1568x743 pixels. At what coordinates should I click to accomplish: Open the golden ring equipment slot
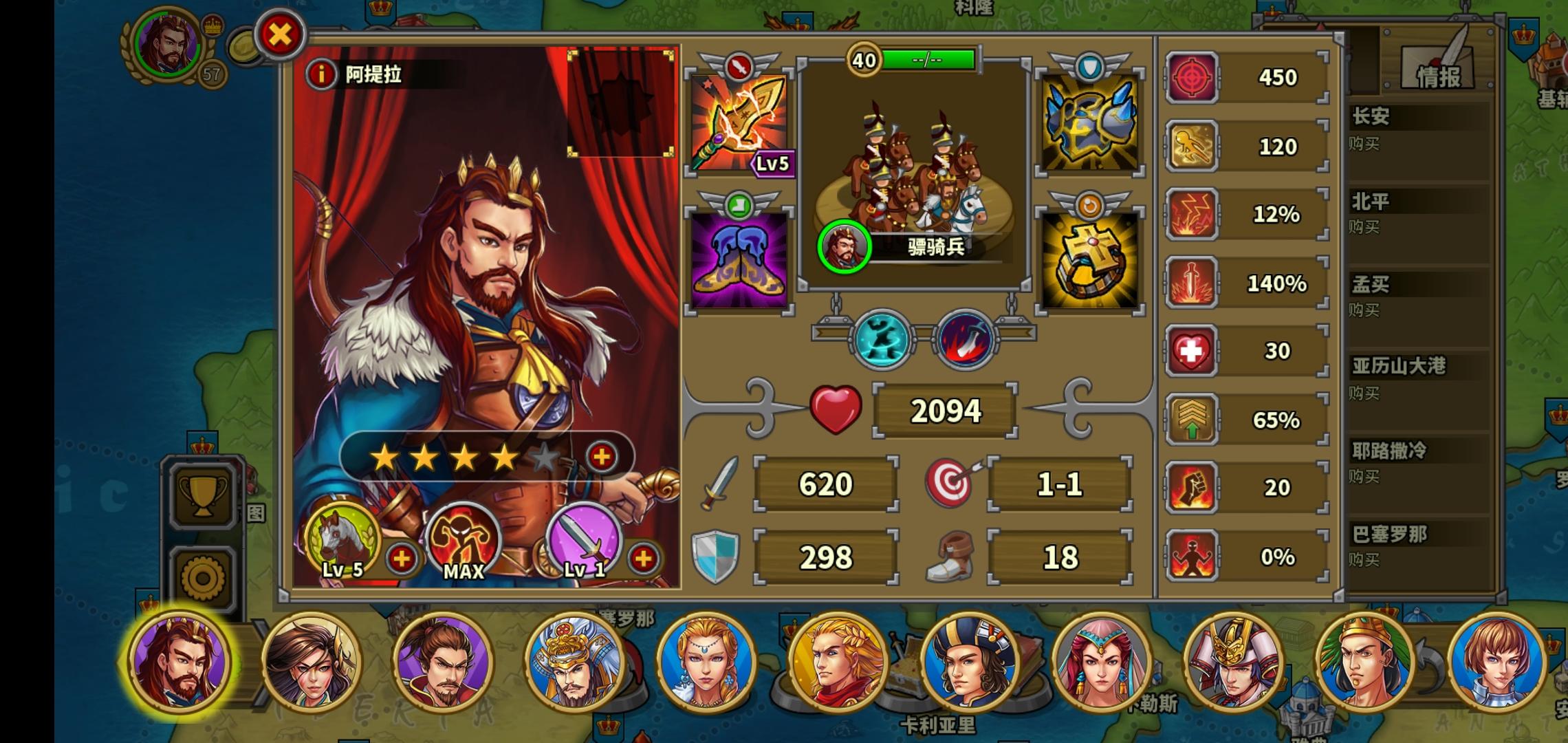pyautogui.click(x=1091, y=260)
